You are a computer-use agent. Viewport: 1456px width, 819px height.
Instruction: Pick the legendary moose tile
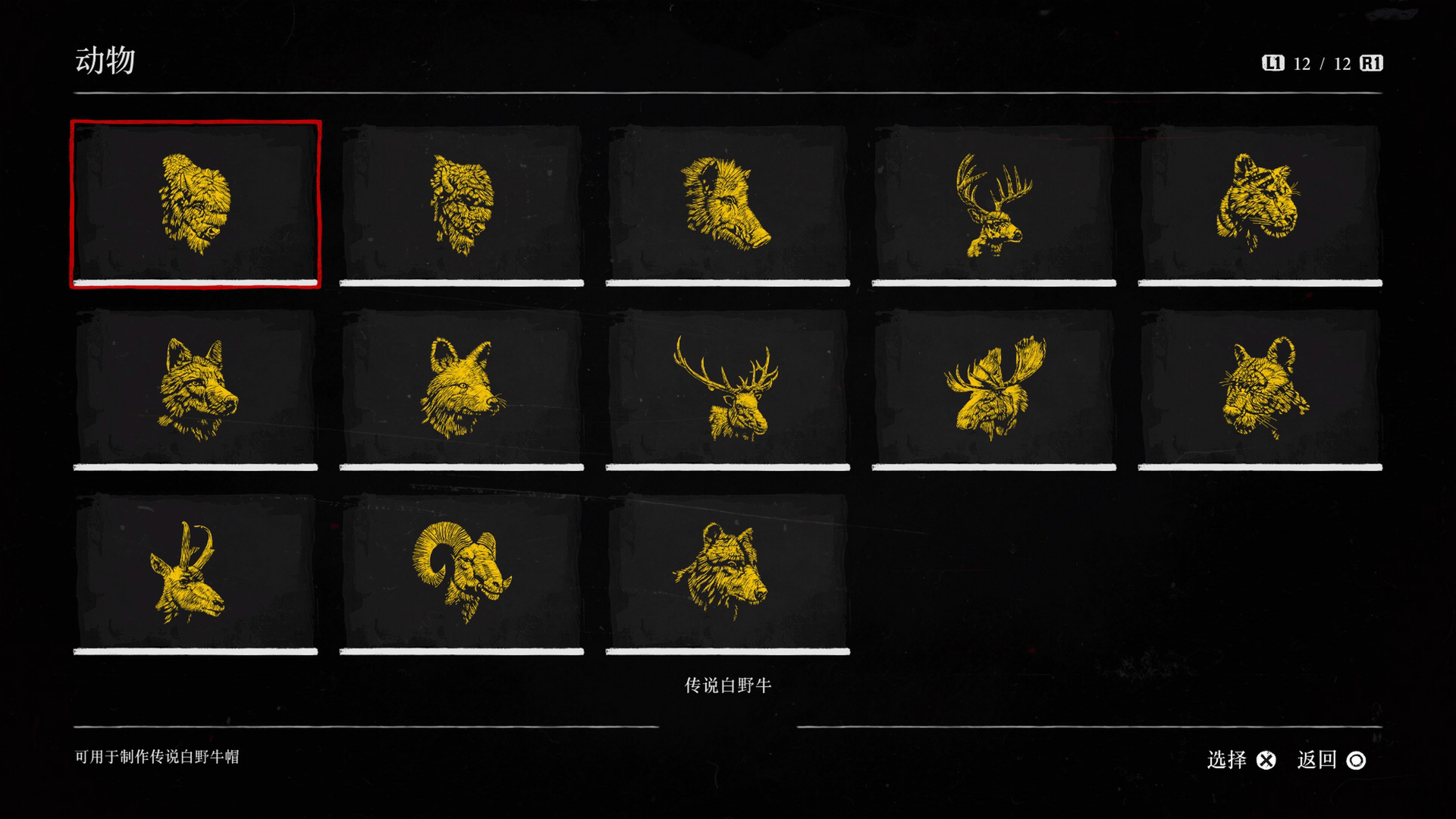pos(993,388)
